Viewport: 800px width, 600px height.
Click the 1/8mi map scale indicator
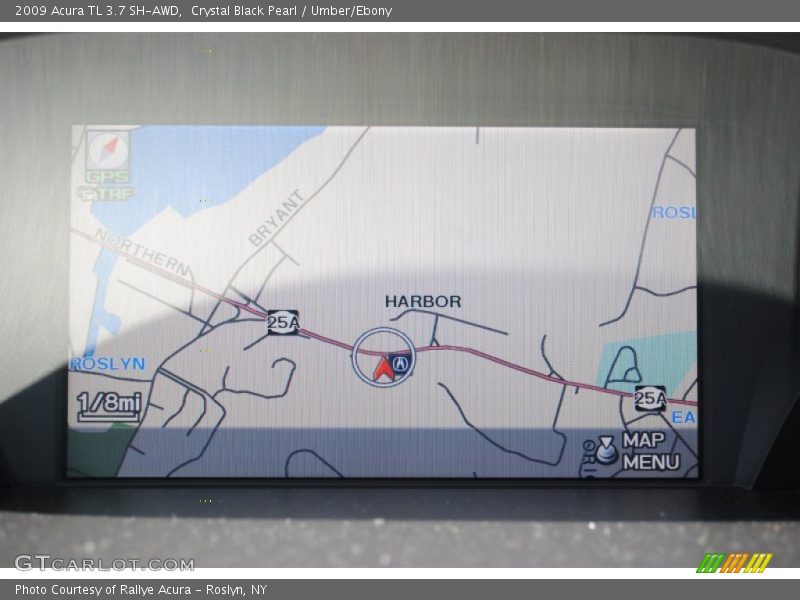coord(110,404)
